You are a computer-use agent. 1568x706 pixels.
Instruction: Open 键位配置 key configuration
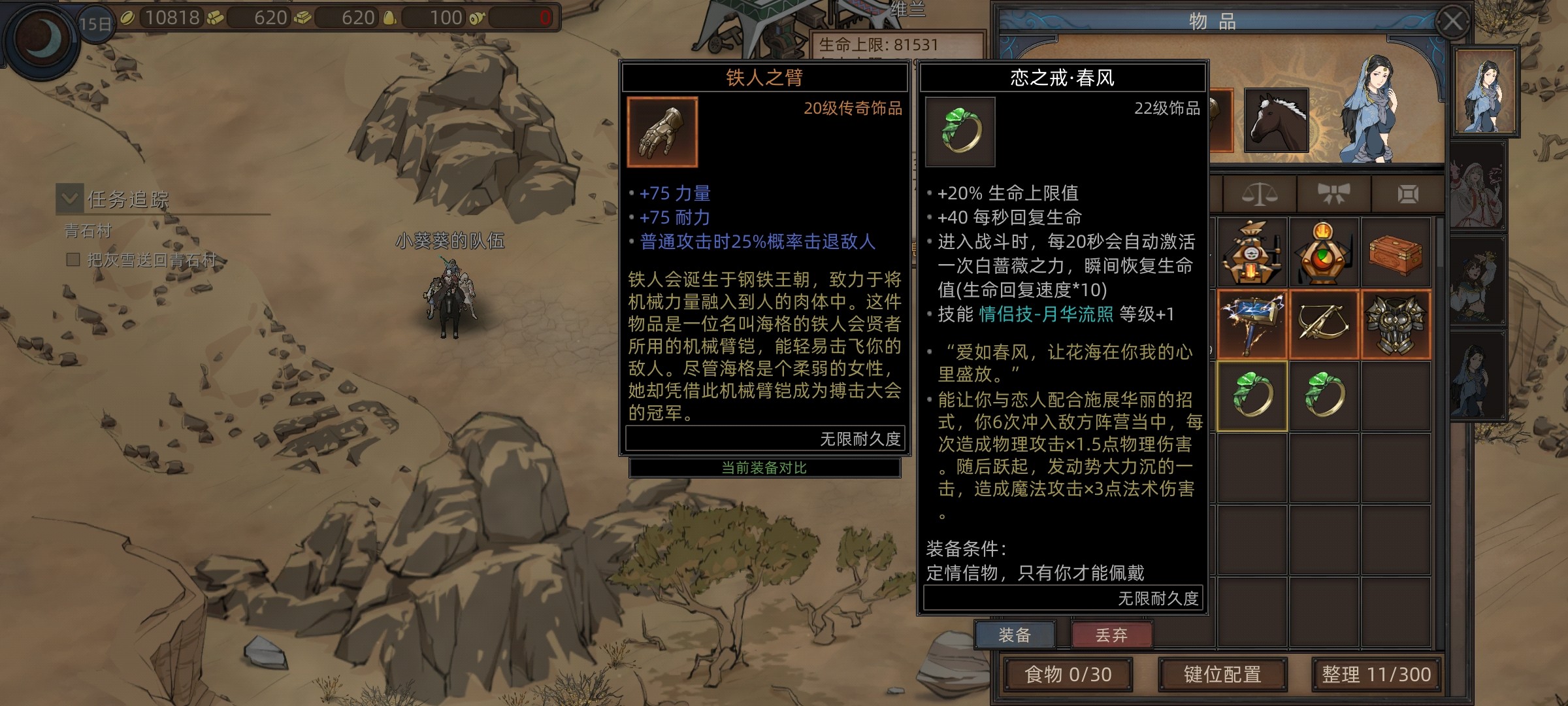(x=1222, y=675)
